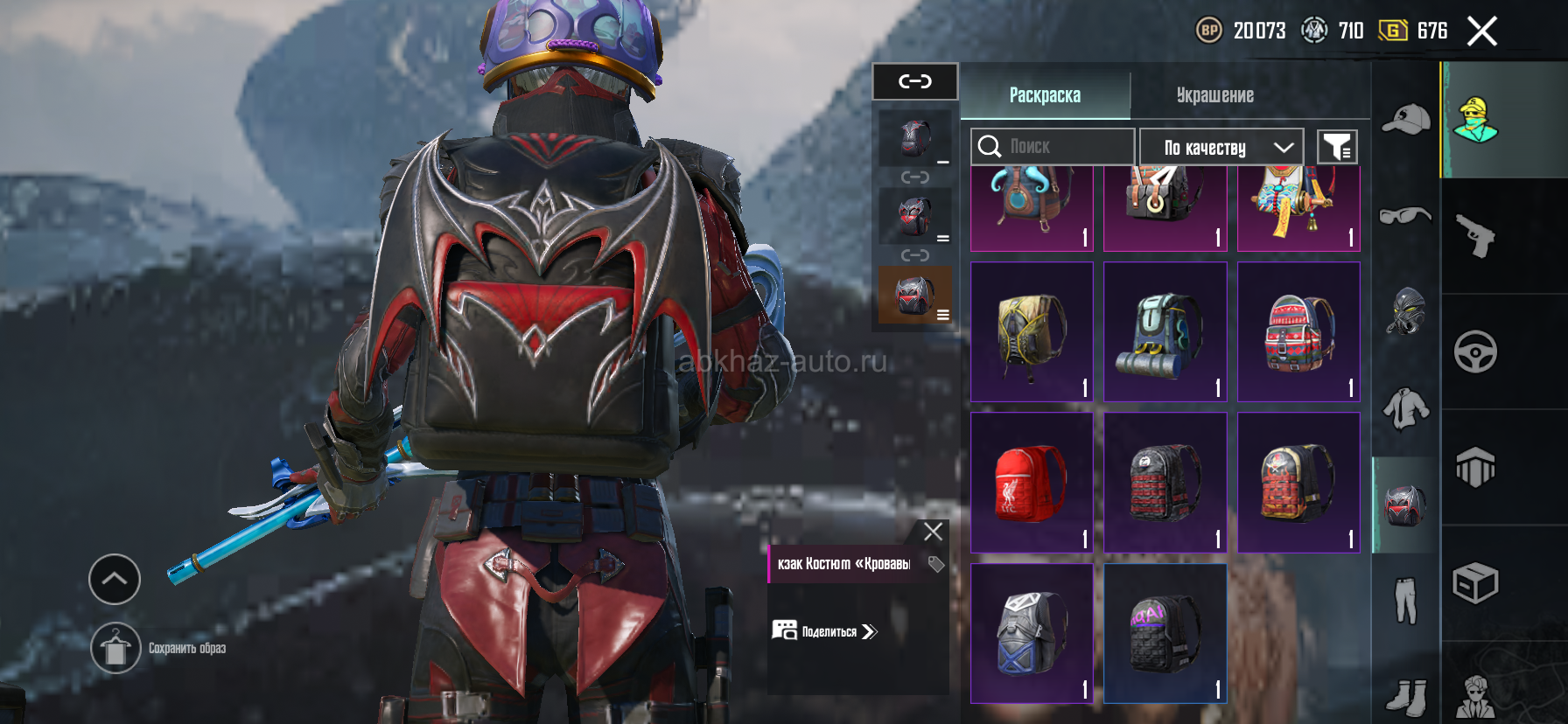Open the jacket clothing category
This screenshot has height=724, width=1568.
pyautogui.click(x=1406, y=407)
